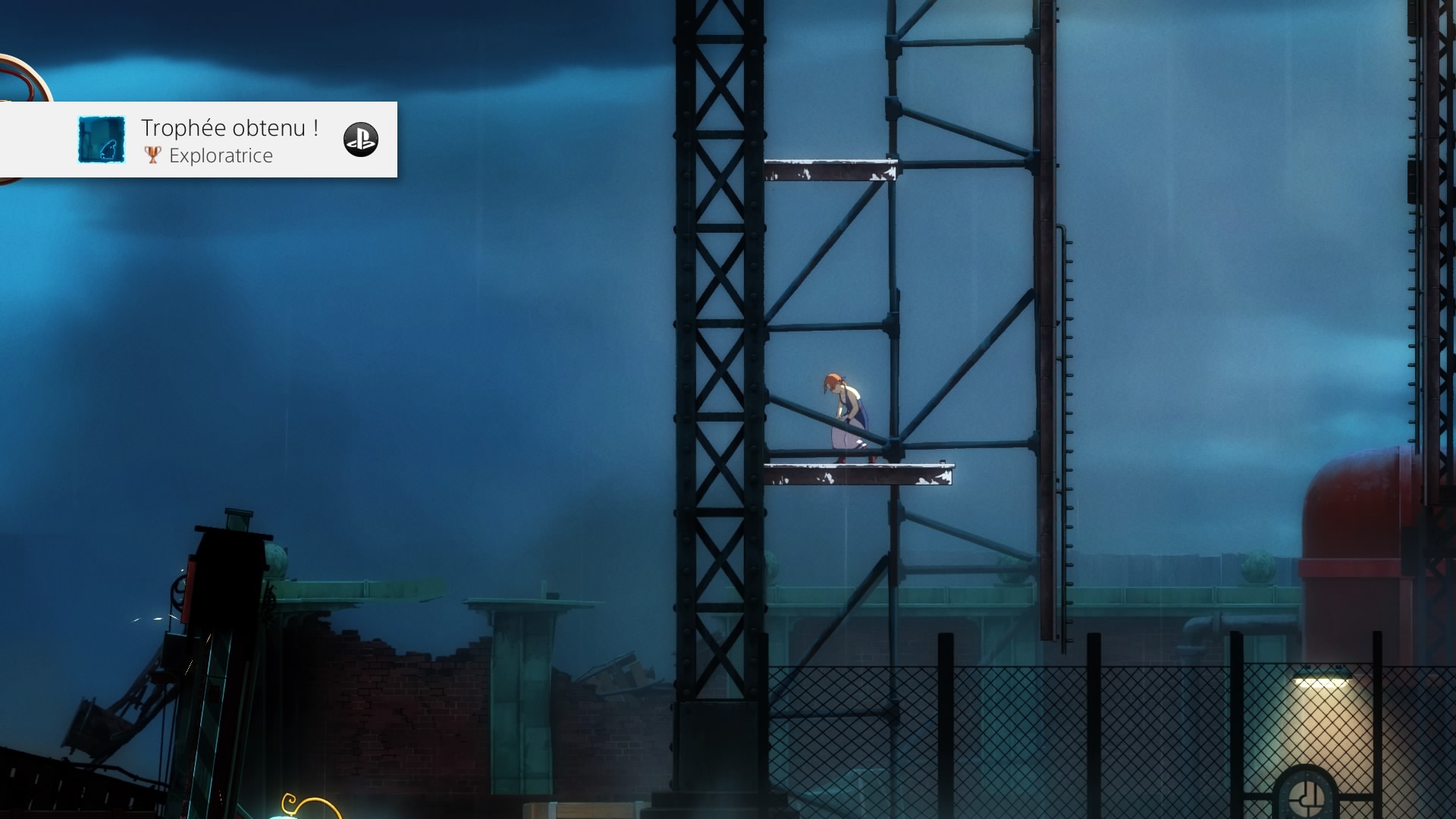Click the PlayStation logo on the trophy banner
Image resolution: width=1456 pixels, height=819 pixels.
[x=360, y=140]
